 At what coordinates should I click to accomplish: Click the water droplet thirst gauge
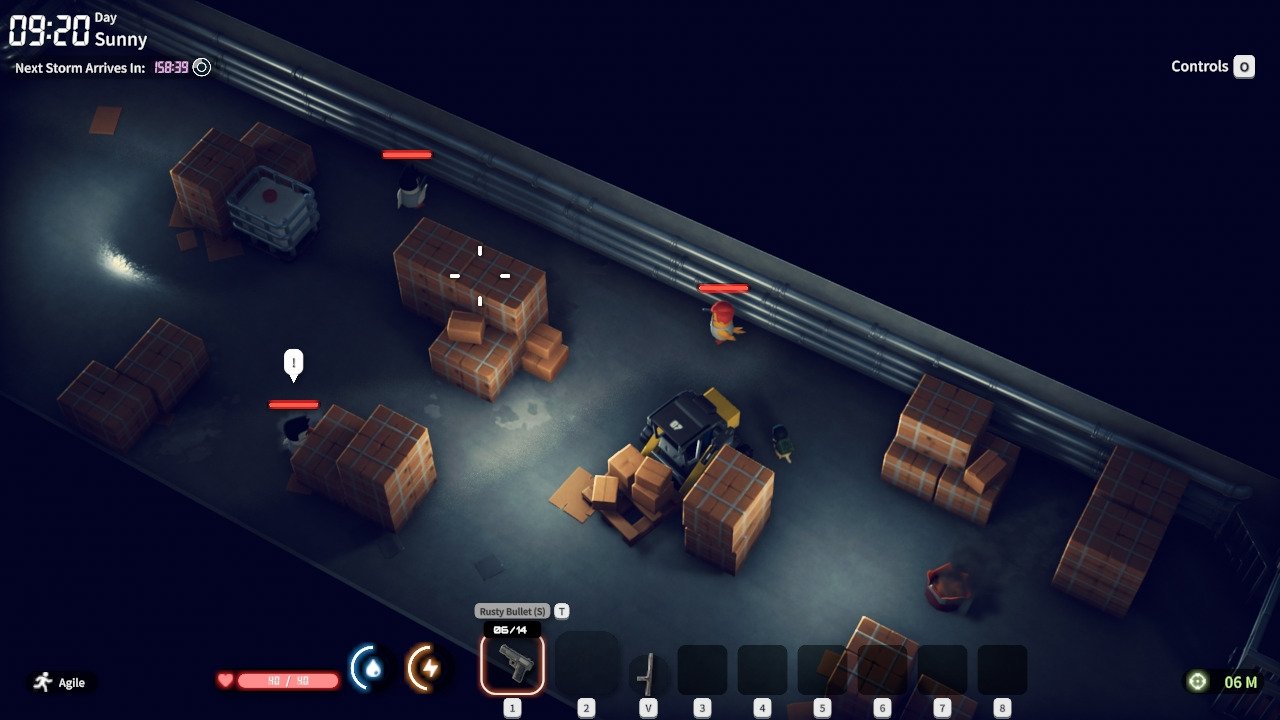(371, 668)
